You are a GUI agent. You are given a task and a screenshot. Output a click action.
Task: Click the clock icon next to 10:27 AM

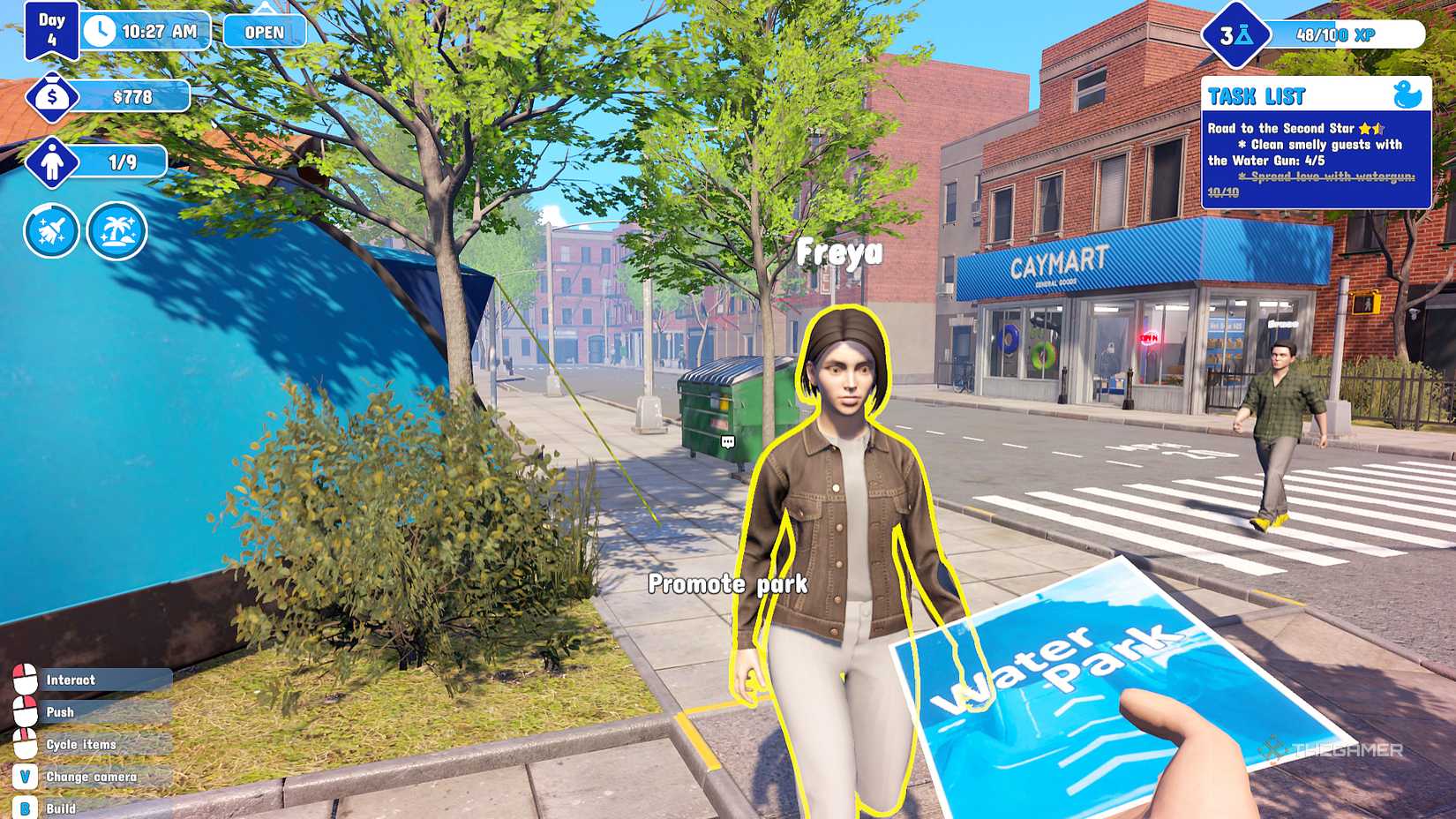[x=100, y=30]
